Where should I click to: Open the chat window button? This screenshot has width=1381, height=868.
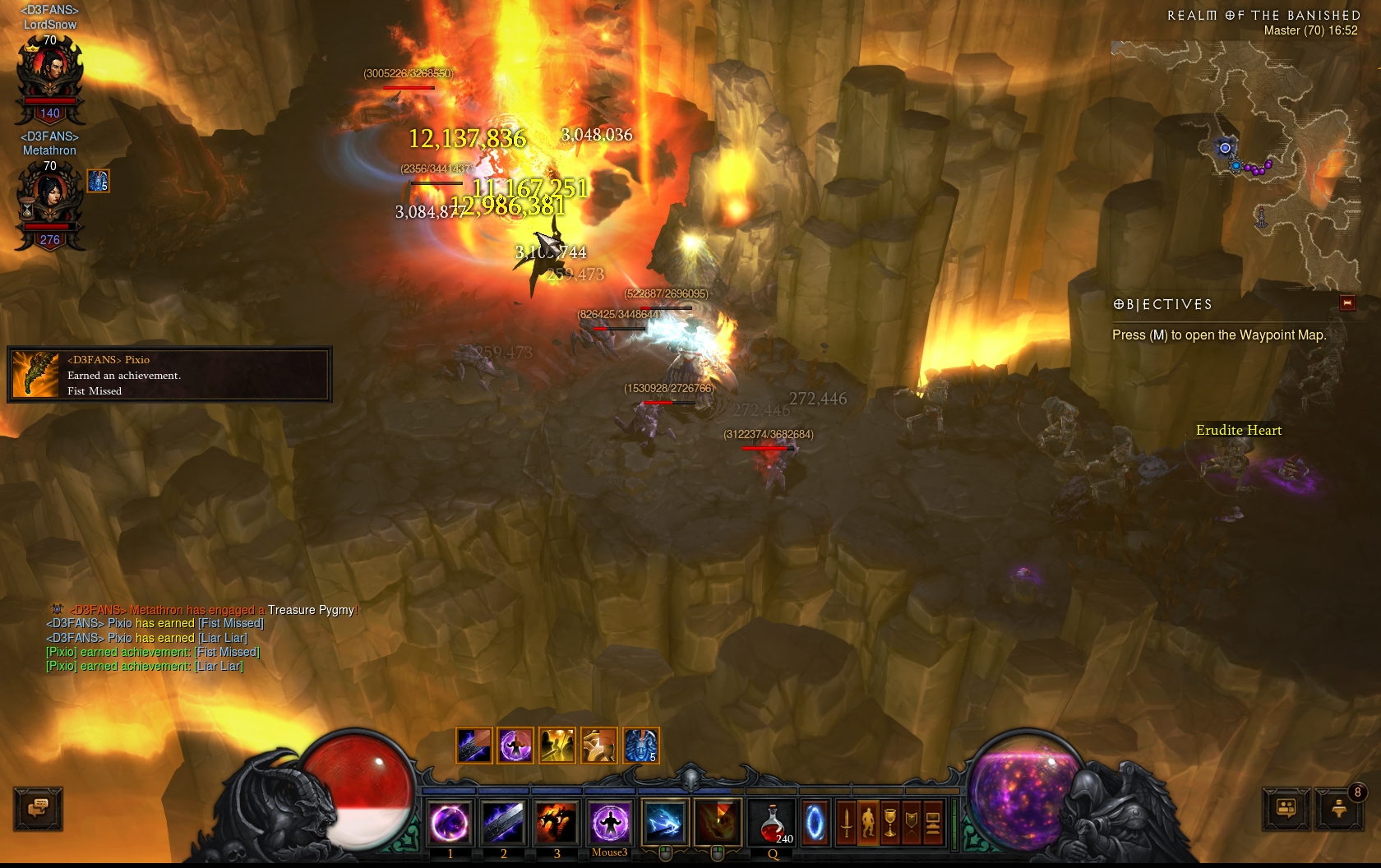click(38, 808)
